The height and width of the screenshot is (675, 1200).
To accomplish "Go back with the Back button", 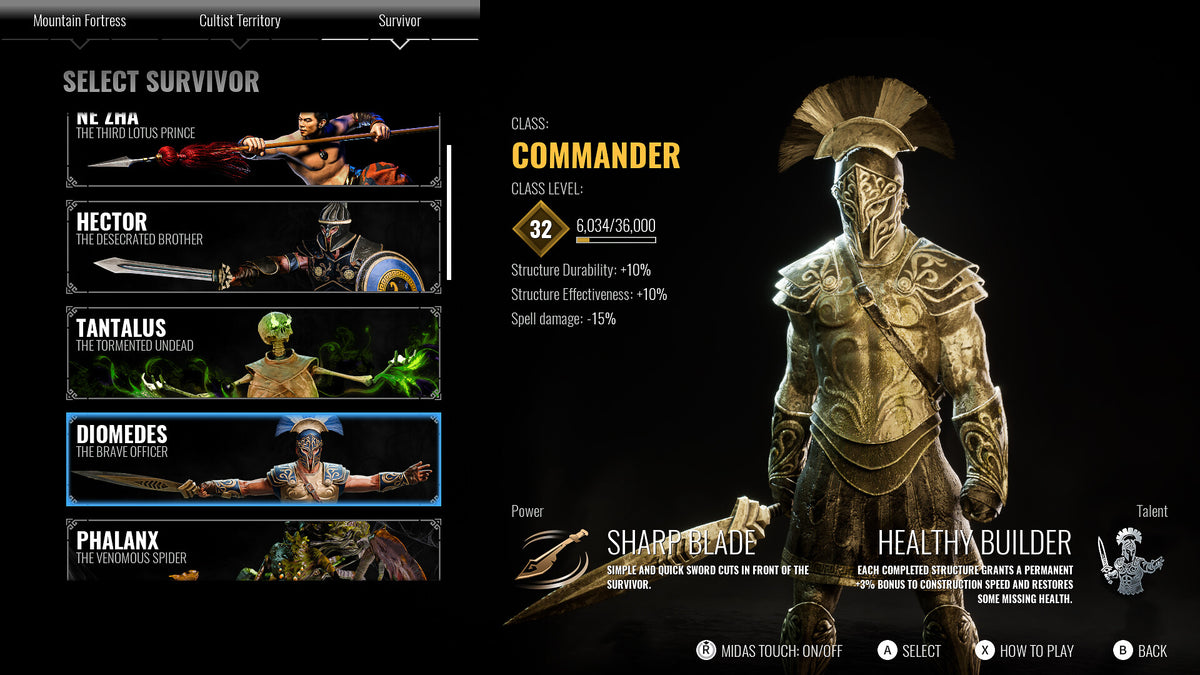I will coord(1140,651).
